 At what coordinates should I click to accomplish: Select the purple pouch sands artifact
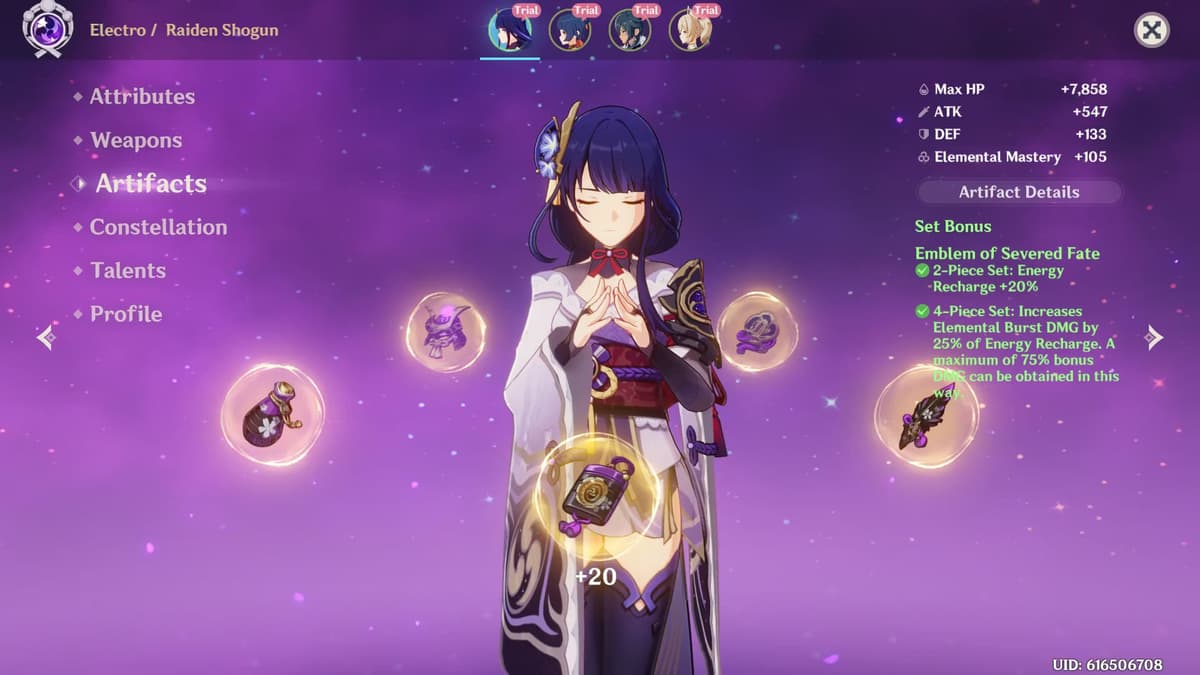[x=272, y=414]
